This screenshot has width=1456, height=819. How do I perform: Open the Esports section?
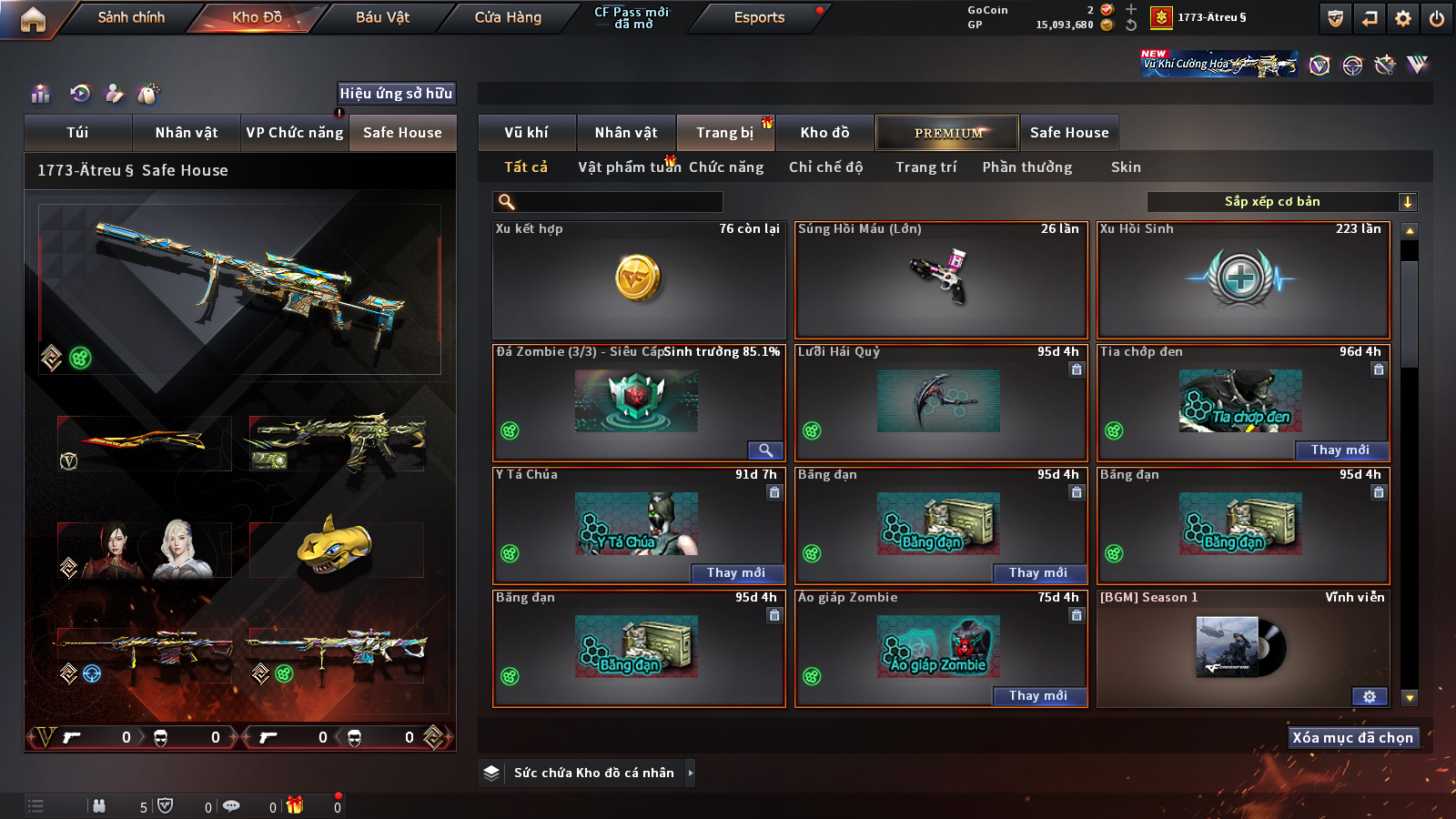(759, 17)
